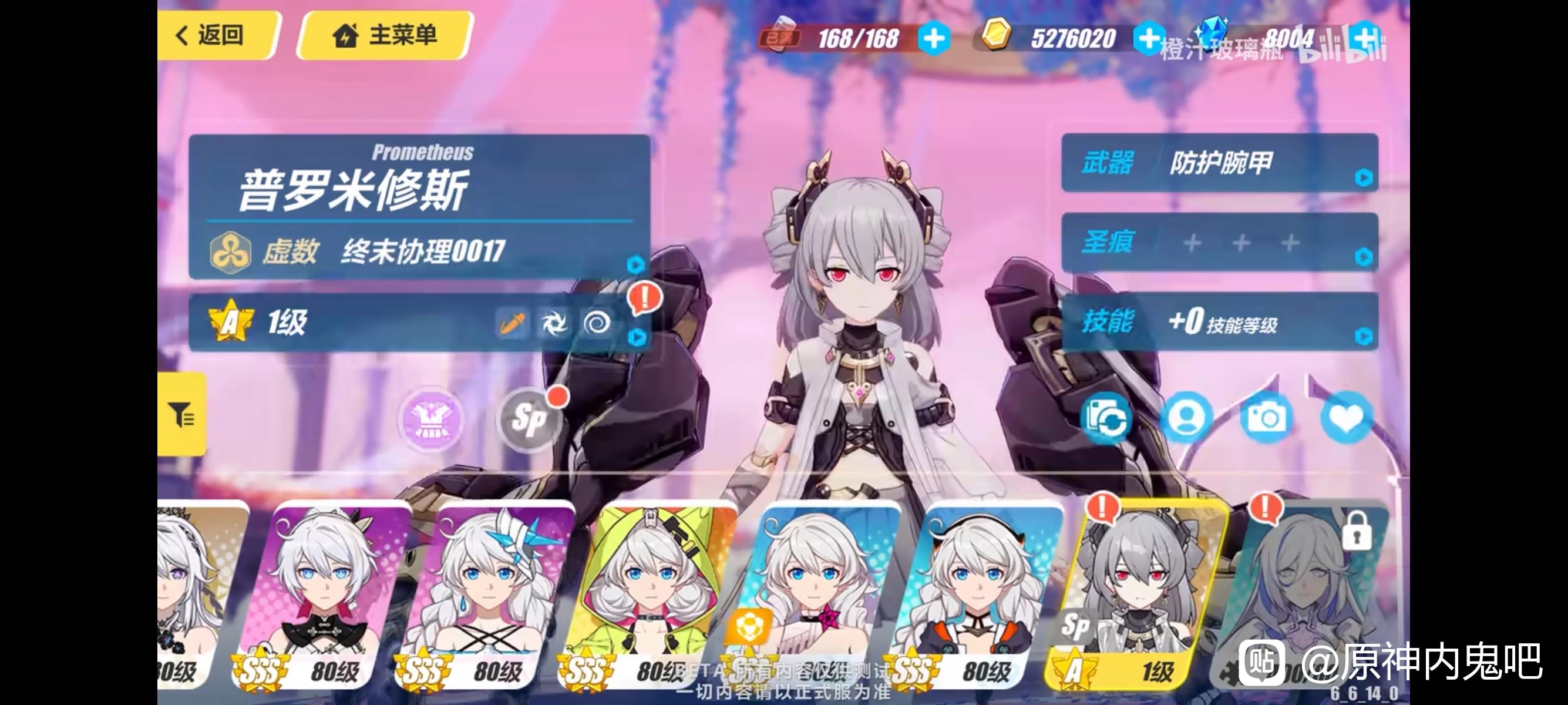Add stamina with the plus beside 168/168
The image size is (1568, 705).
[934, 39]
